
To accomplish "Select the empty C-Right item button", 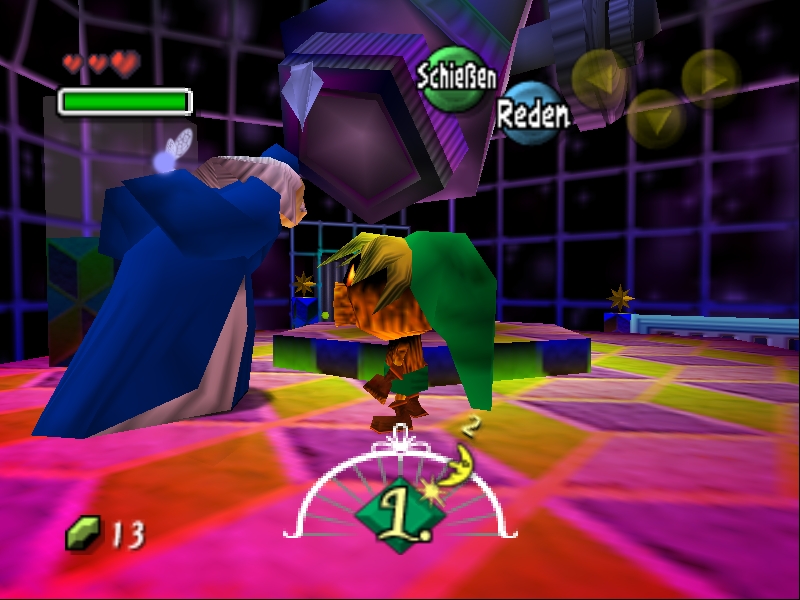I will tap(711, 78).
